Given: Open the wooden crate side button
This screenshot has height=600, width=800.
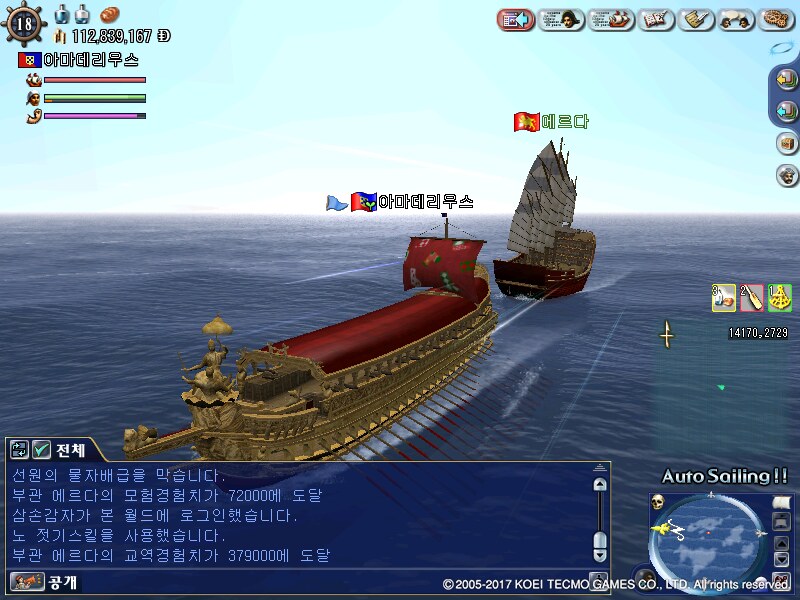Looking at the screenshot, I should (x=786, y=143).
